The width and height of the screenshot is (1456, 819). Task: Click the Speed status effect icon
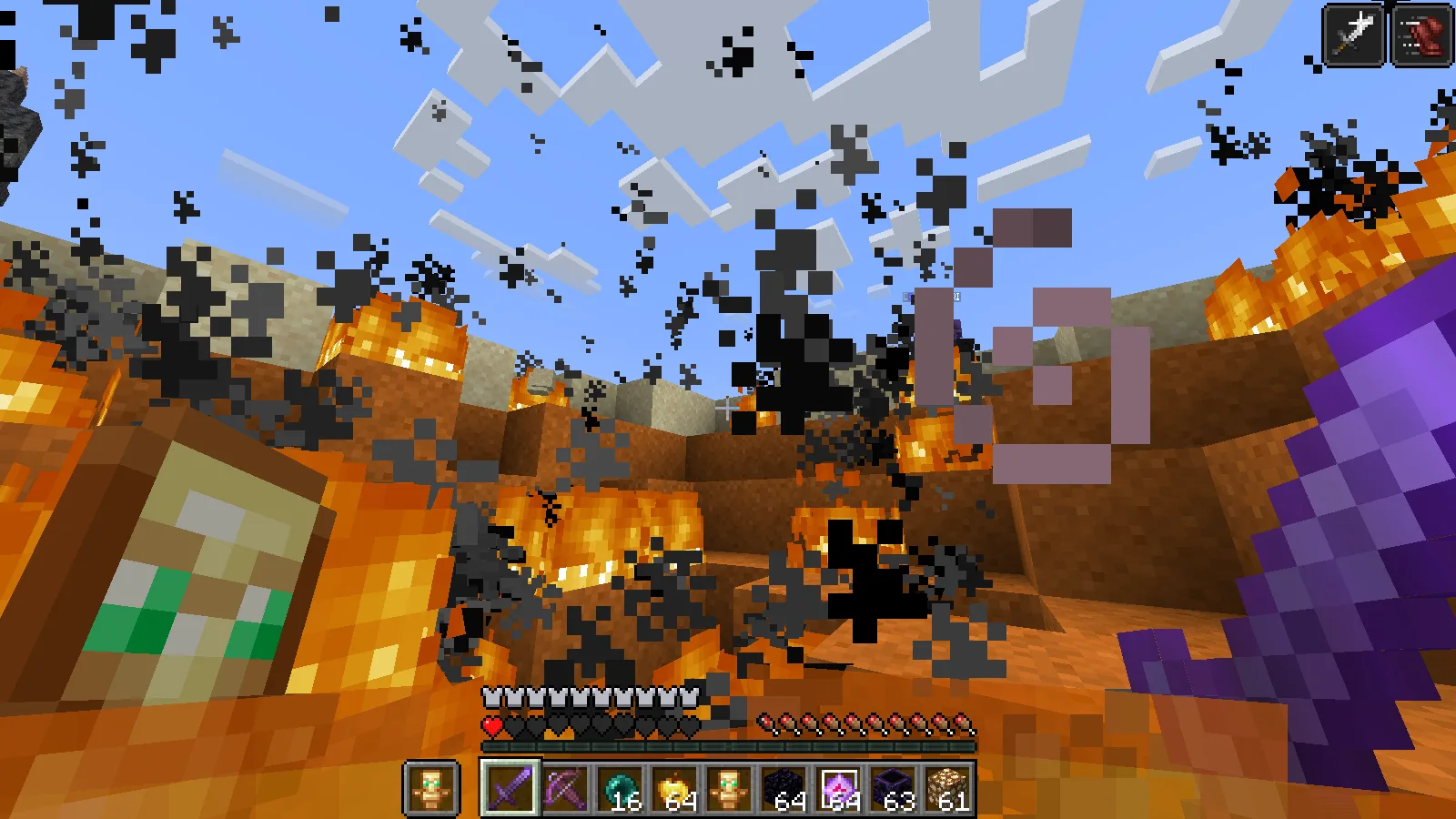1421,35
